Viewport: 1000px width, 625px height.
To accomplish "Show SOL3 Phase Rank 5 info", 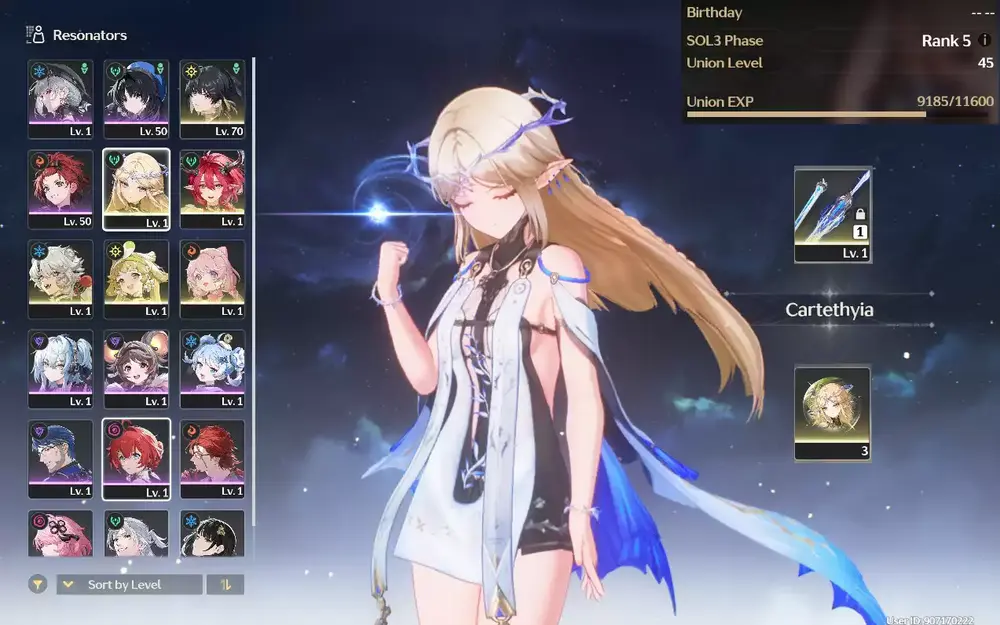I will (x=985, y=41).
